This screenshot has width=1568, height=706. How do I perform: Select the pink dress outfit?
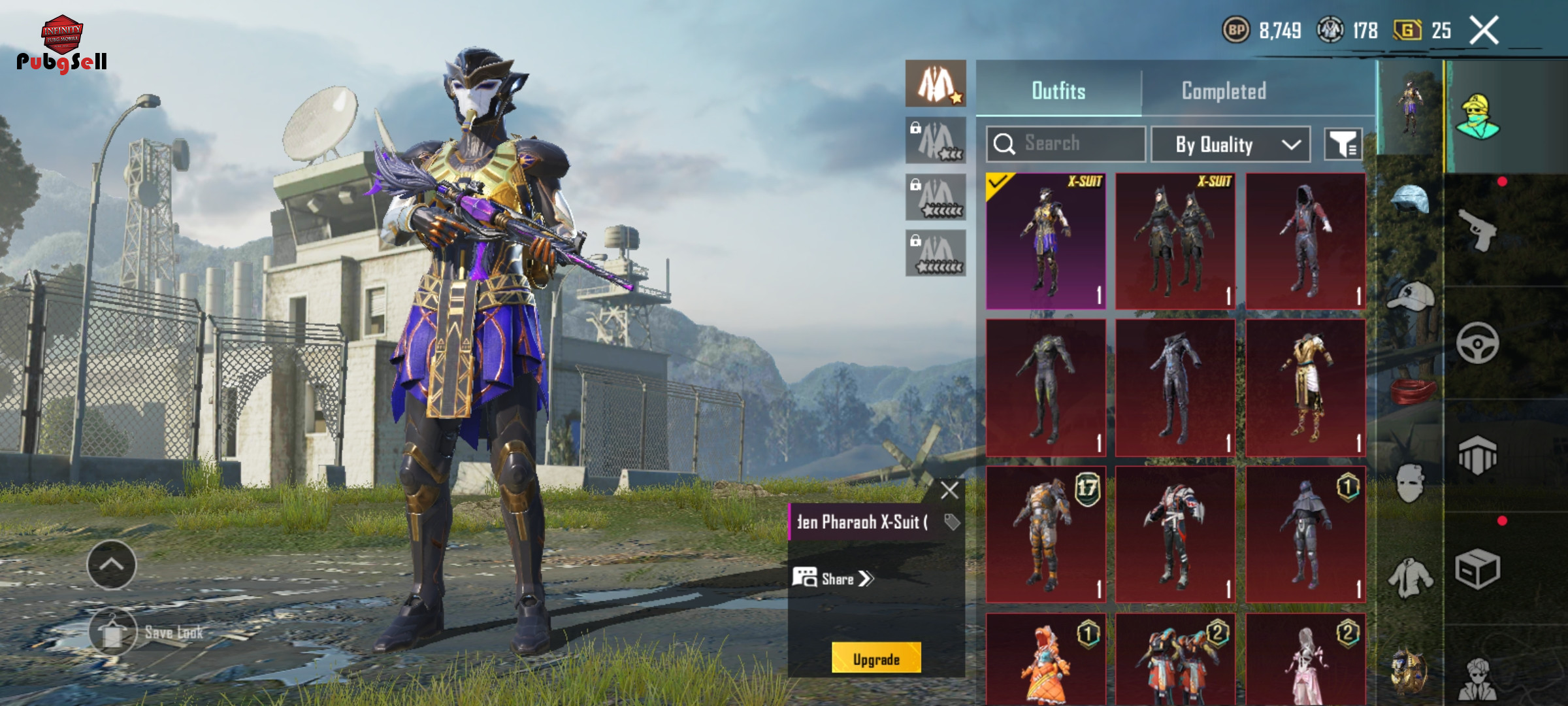[x=1305, y=659]
